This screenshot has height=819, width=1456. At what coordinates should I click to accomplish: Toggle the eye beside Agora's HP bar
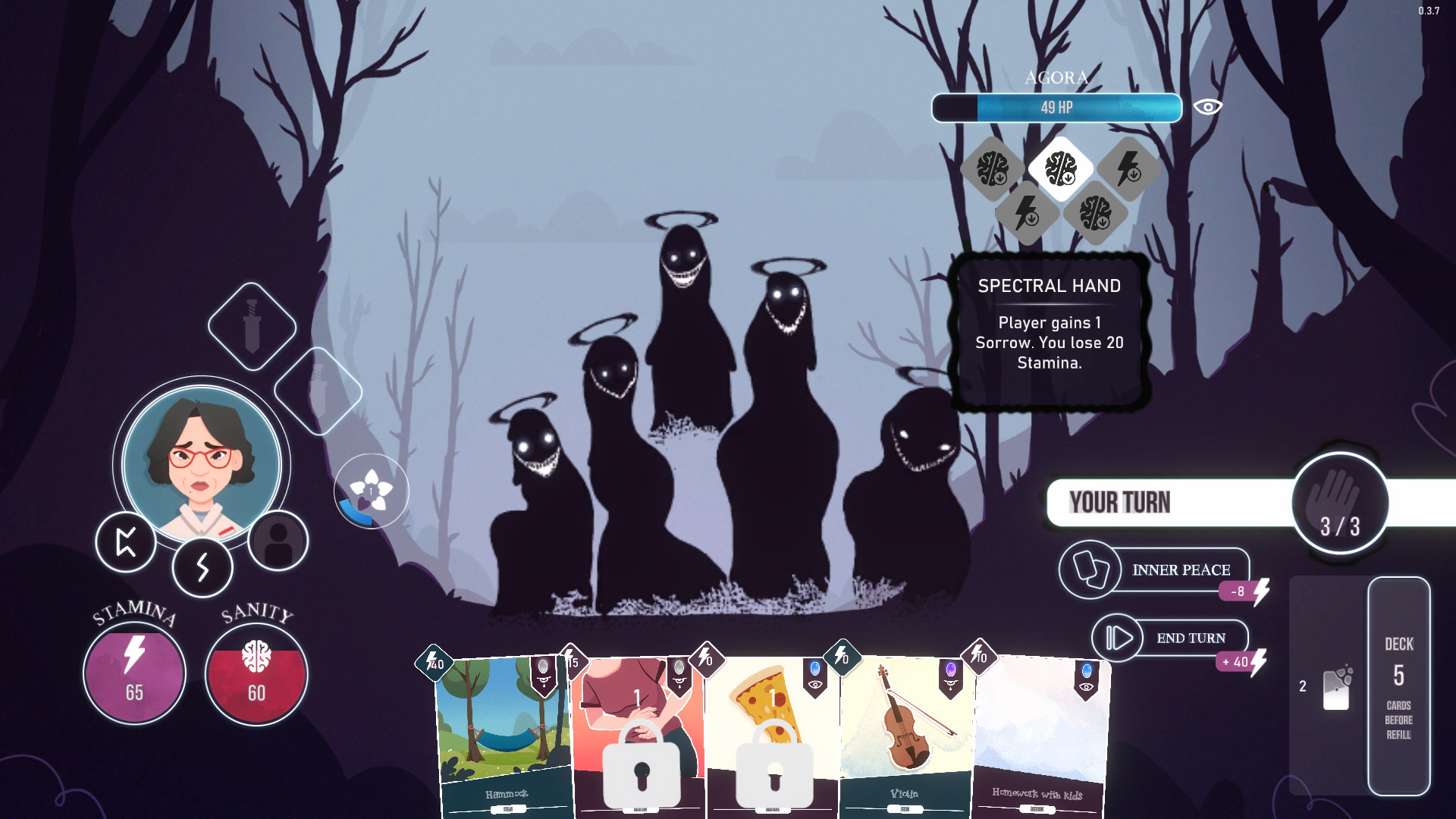tap(1208, 108)
